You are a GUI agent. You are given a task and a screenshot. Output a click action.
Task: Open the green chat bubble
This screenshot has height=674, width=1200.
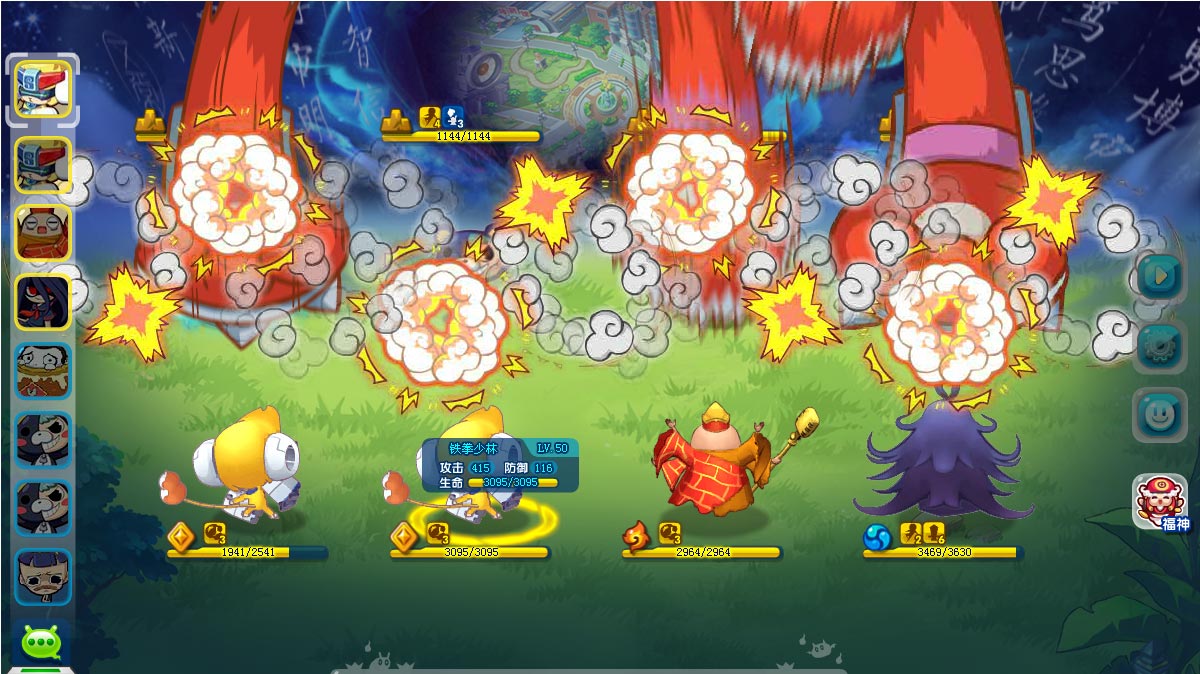pos(42,642)
